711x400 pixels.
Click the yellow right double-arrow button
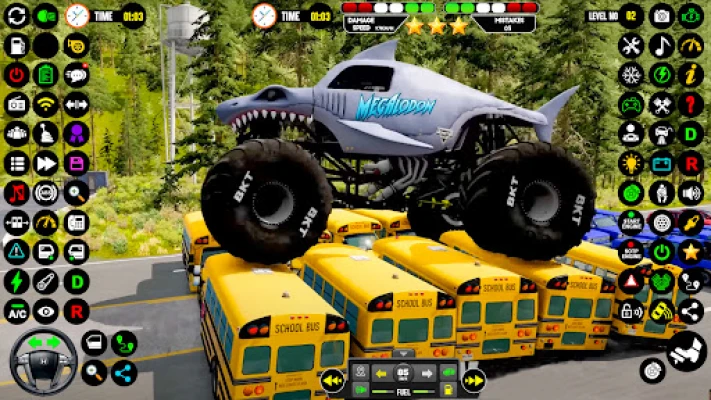(x=473, y=380)
